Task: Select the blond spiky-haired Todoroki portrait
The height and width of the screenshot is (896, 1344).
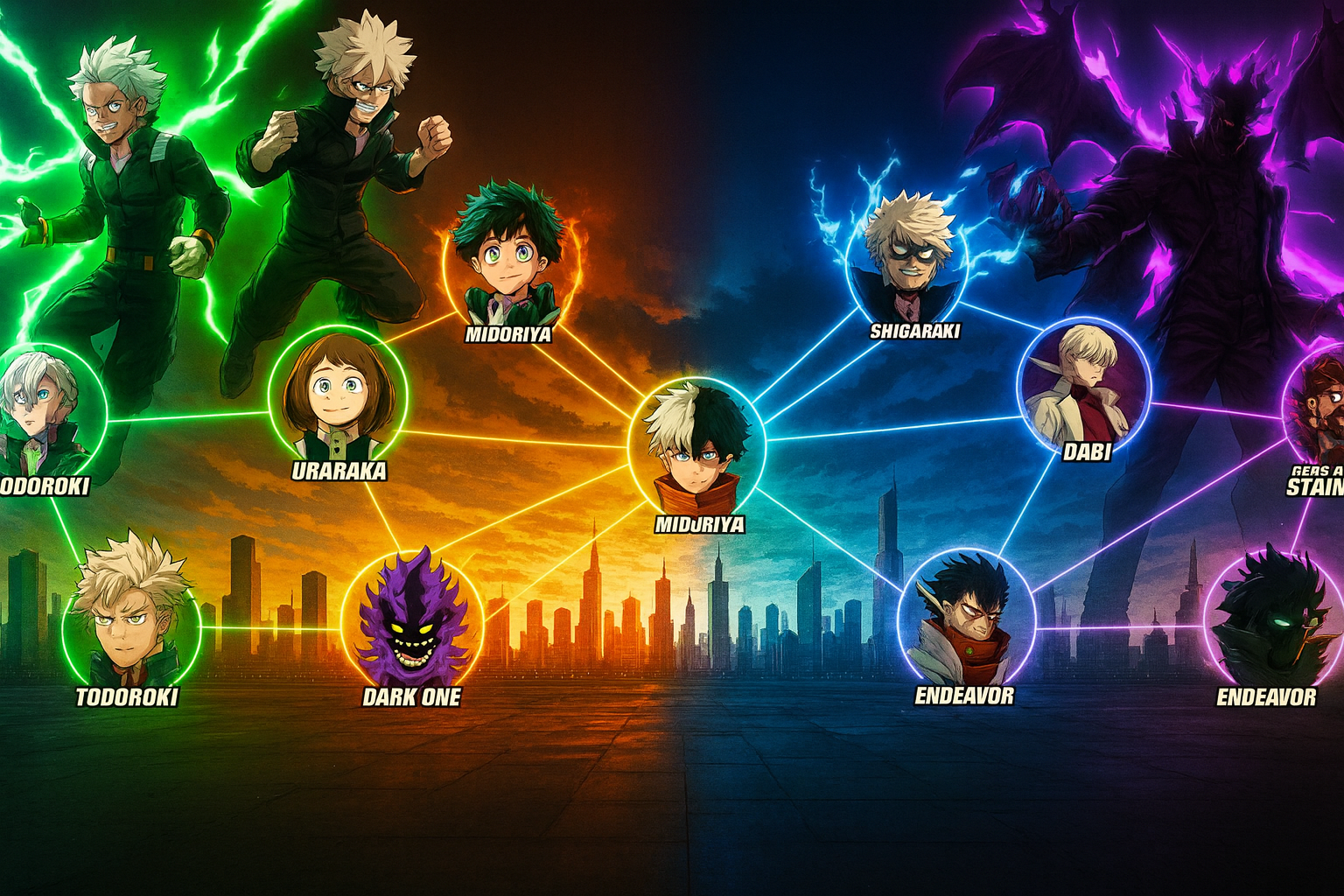Action: click(131, 619)
